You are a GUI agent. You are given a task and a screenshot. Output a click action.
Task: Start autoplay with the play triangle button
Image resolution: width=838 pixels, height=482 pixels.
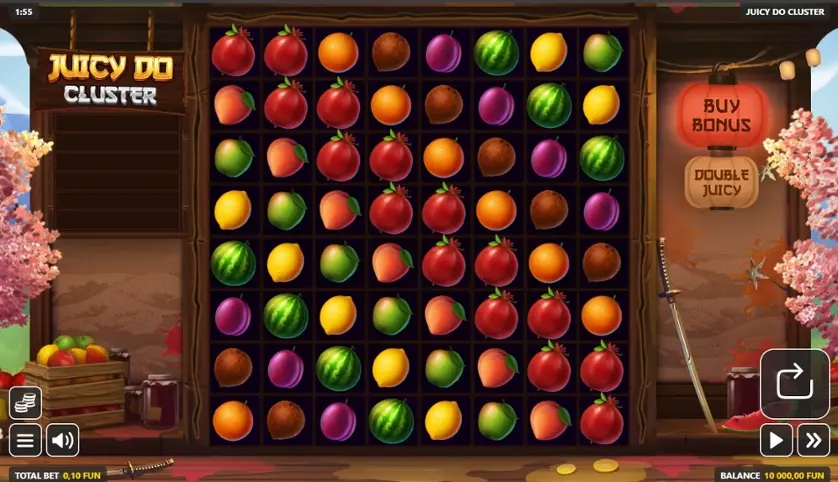click(x=776, y=439)
